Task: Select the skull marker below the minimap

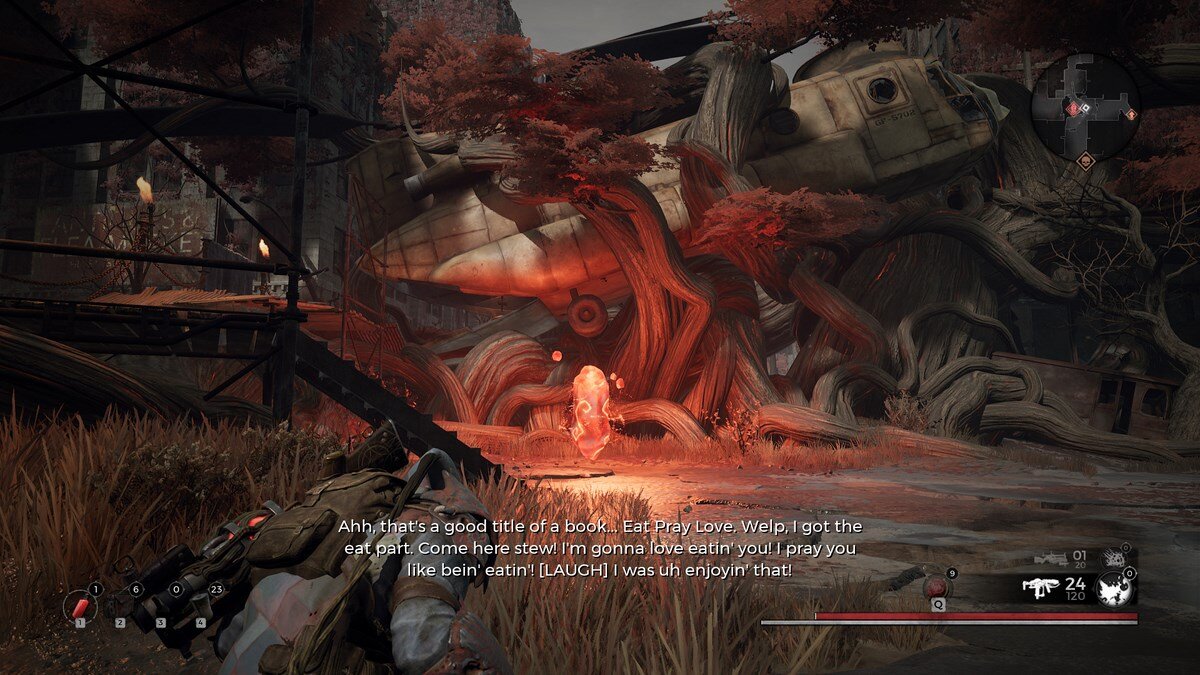Action: click(1085, 159)
